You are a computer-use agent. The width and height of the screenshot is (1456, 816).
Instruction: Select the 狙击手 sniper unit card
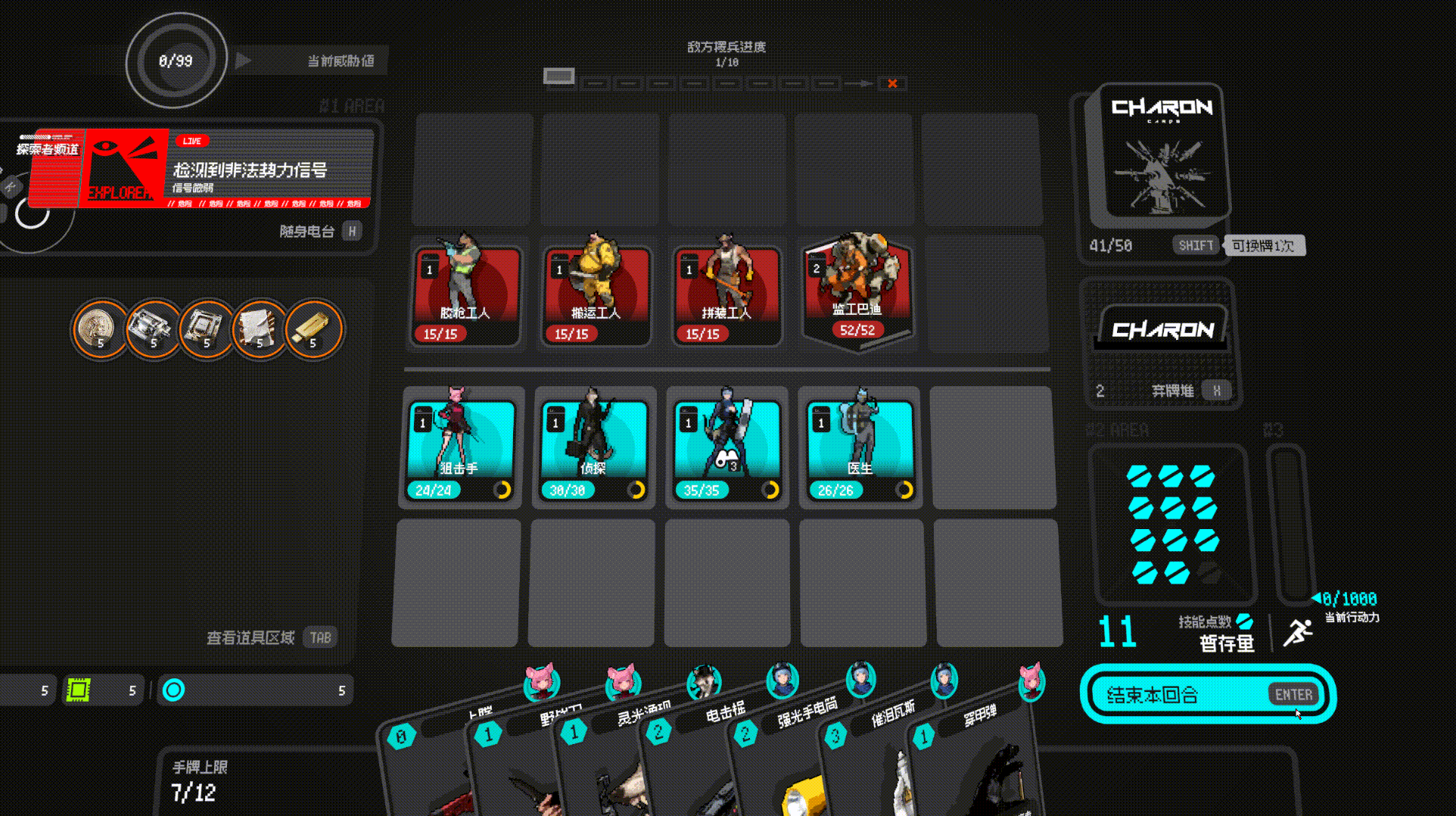point(461,447)
